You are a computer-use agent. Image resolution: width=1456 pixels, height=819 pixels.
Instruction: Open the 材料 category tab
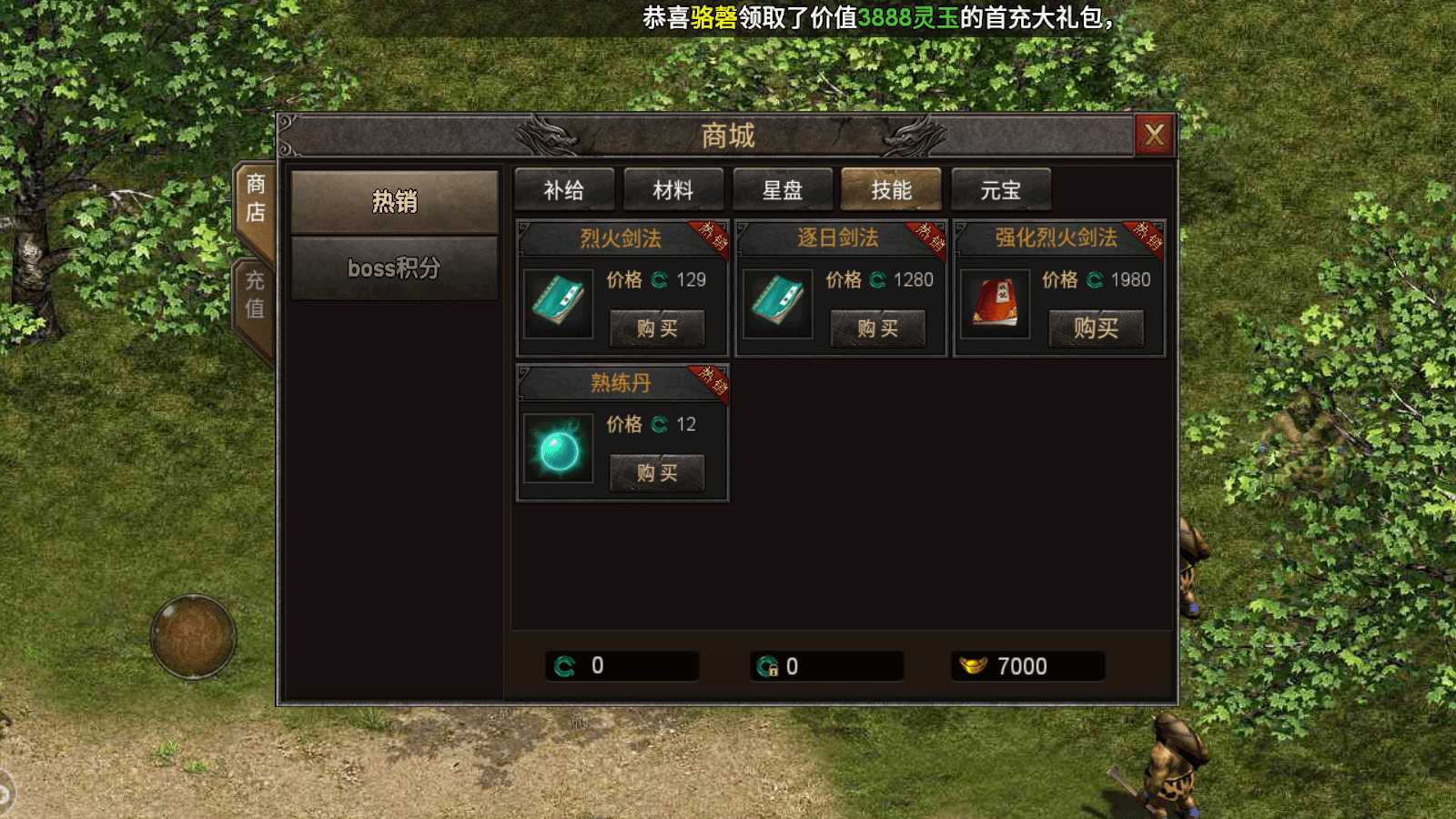click(672, 190)
